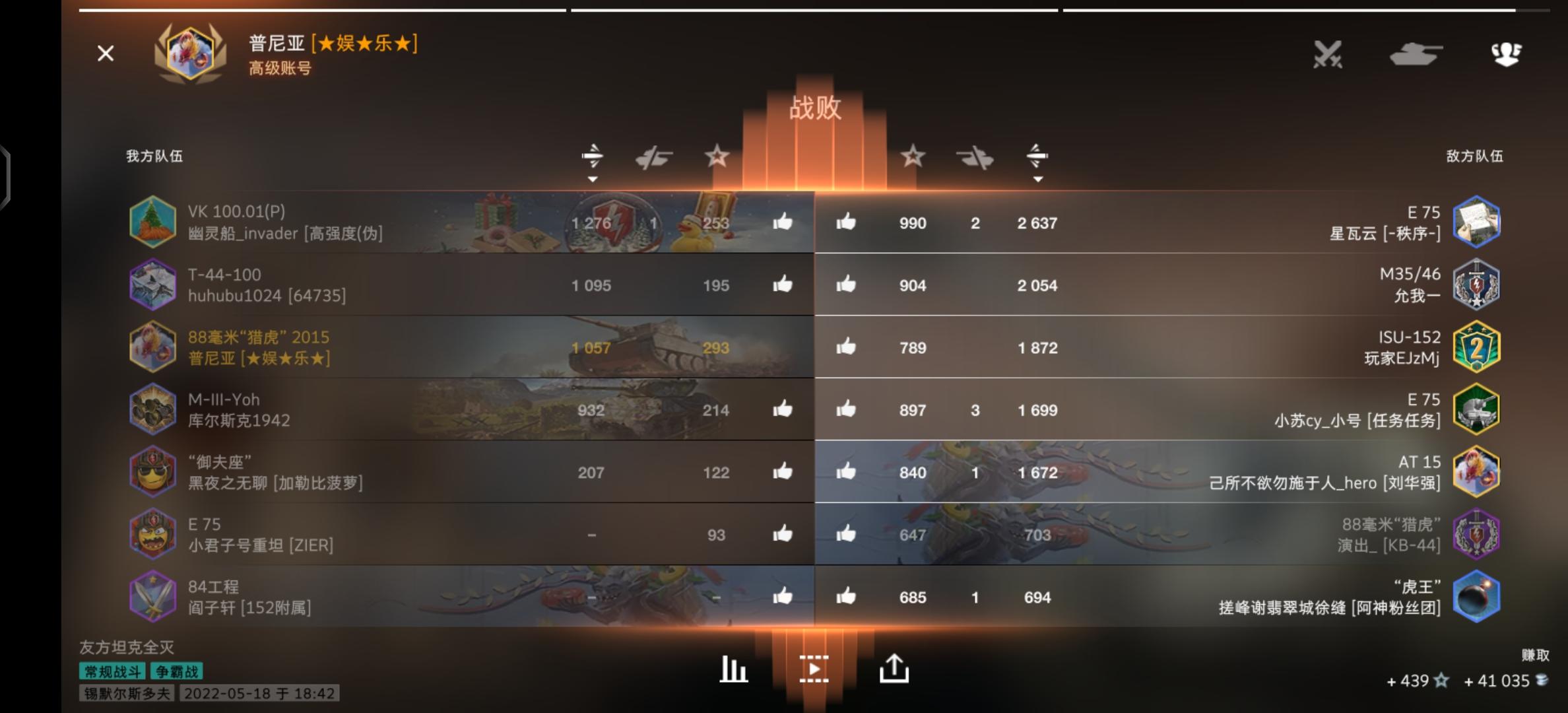Toggle thumbs-up for AT 15 player 刘华强

tap(847, 472)
